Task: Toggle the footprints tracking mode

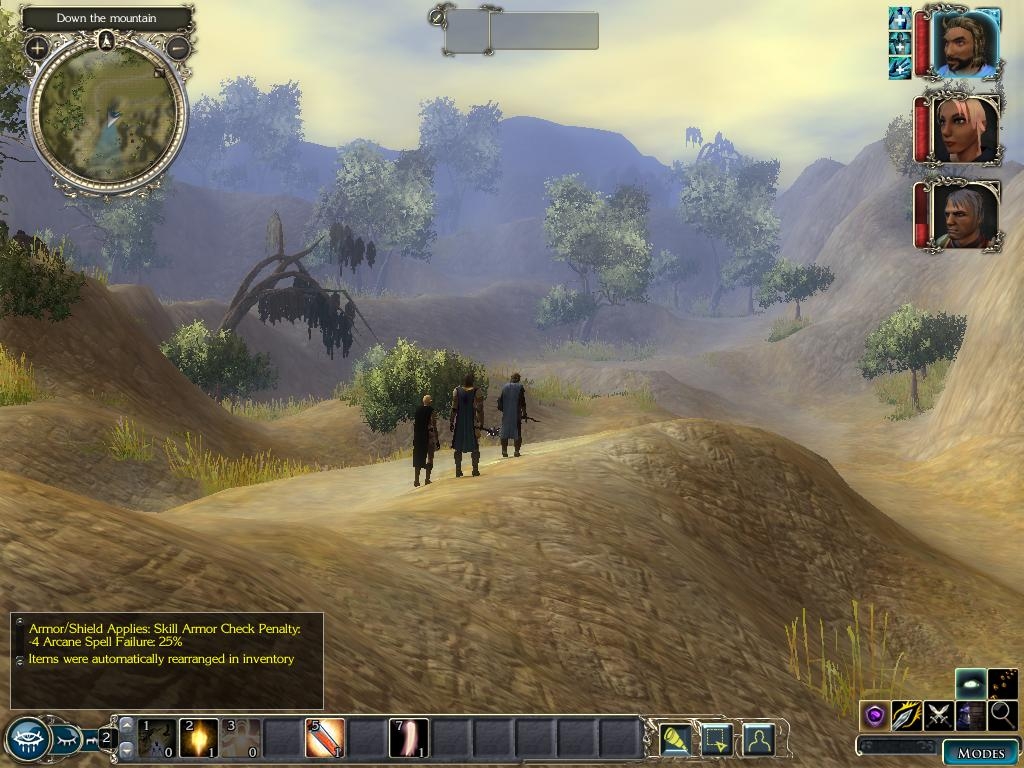Action: (x=1003, y=683)
